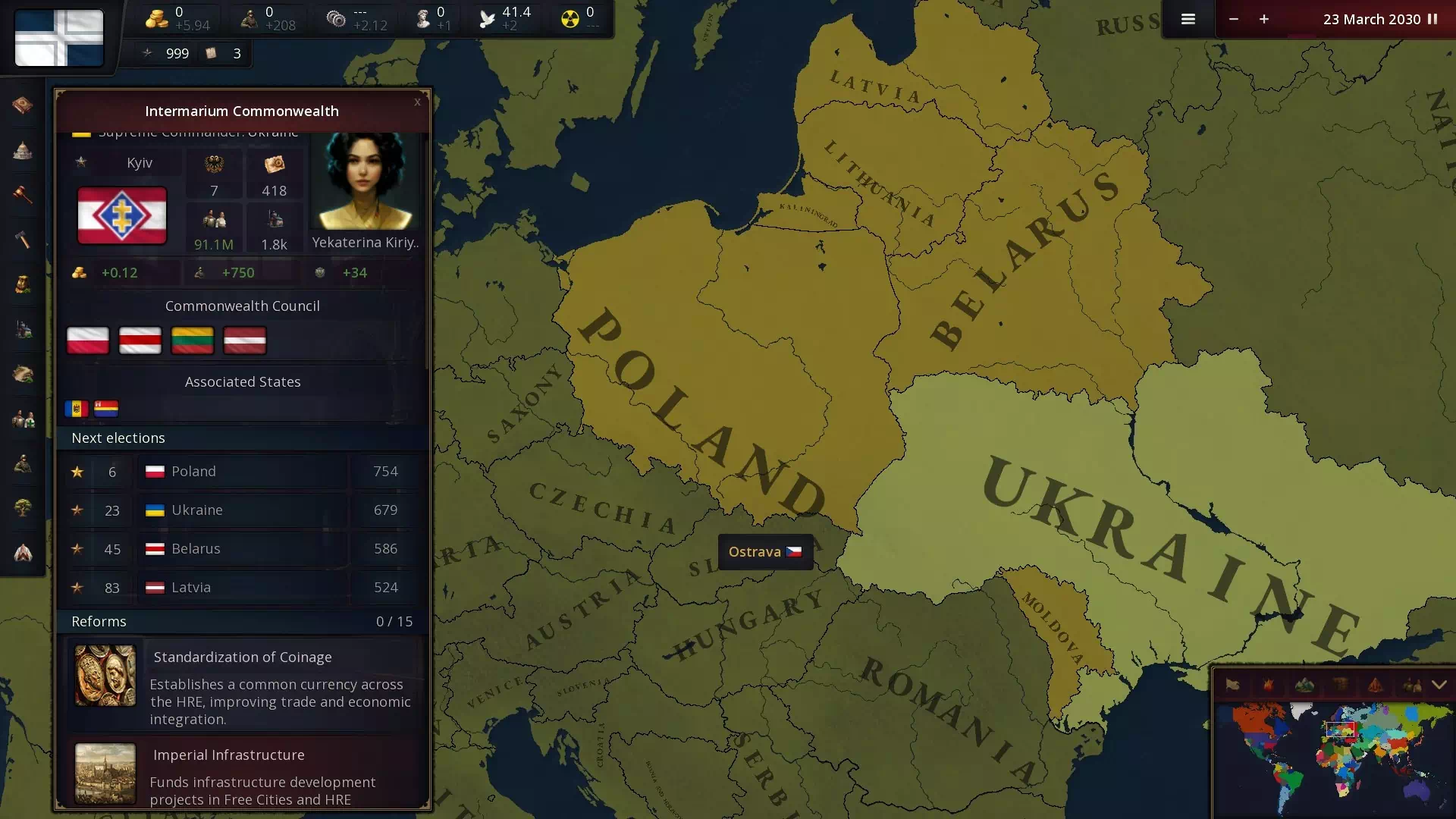Click the player nation flag
1456x819 pixels.
[59, 38]
